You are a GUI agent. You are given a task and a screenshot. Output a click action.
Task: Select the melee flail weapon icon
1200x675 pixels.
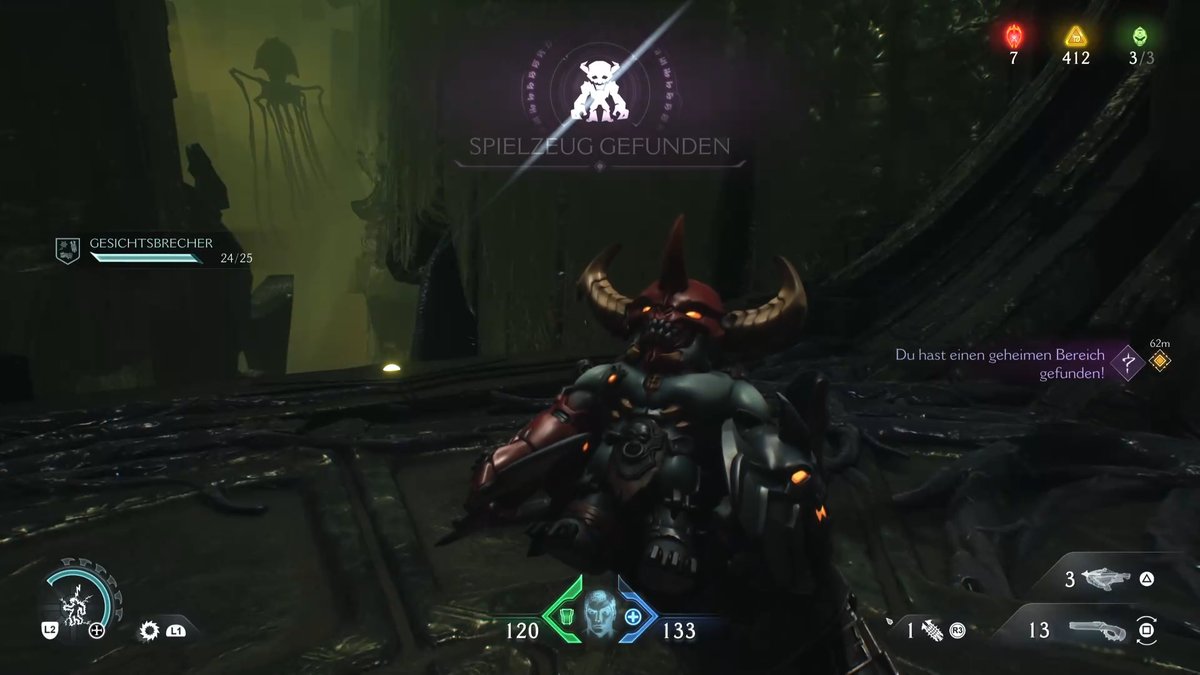click(933, 630)
